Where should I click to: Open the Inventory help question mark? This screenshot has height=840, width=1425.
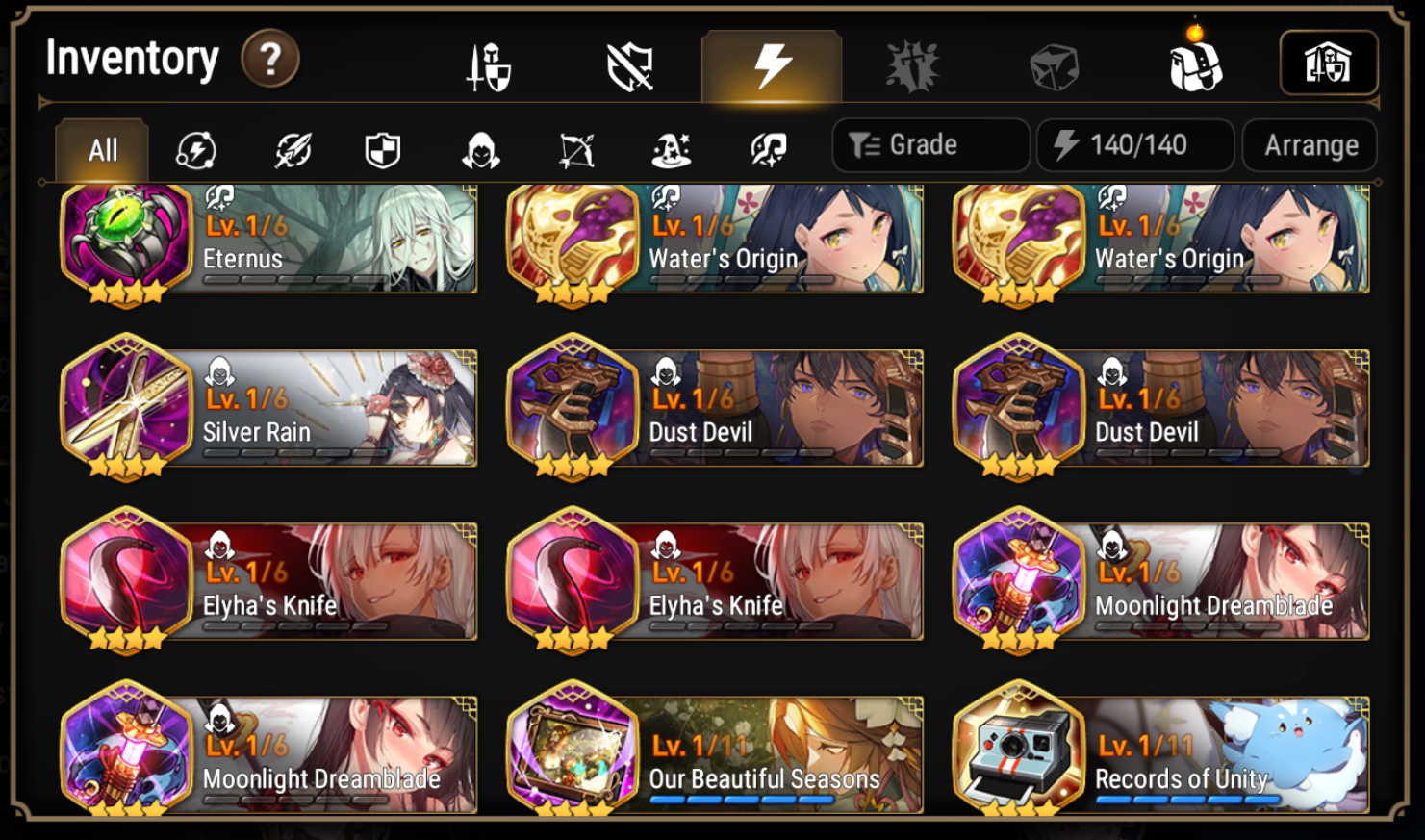(x=269, y=58)
